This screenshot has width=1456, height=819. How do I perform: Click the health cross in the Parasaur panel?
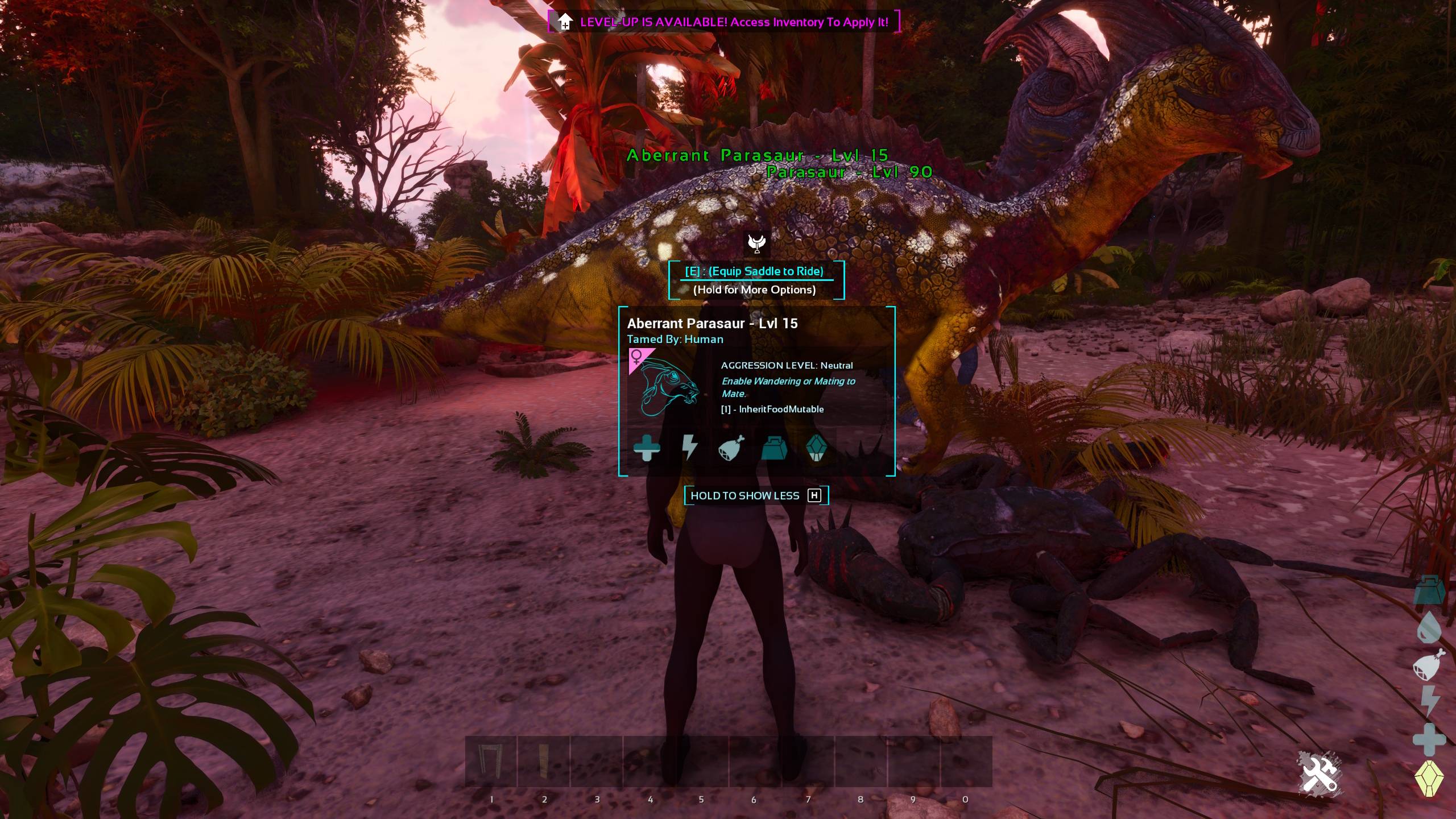pyautogui.click(x=647, y=448)
